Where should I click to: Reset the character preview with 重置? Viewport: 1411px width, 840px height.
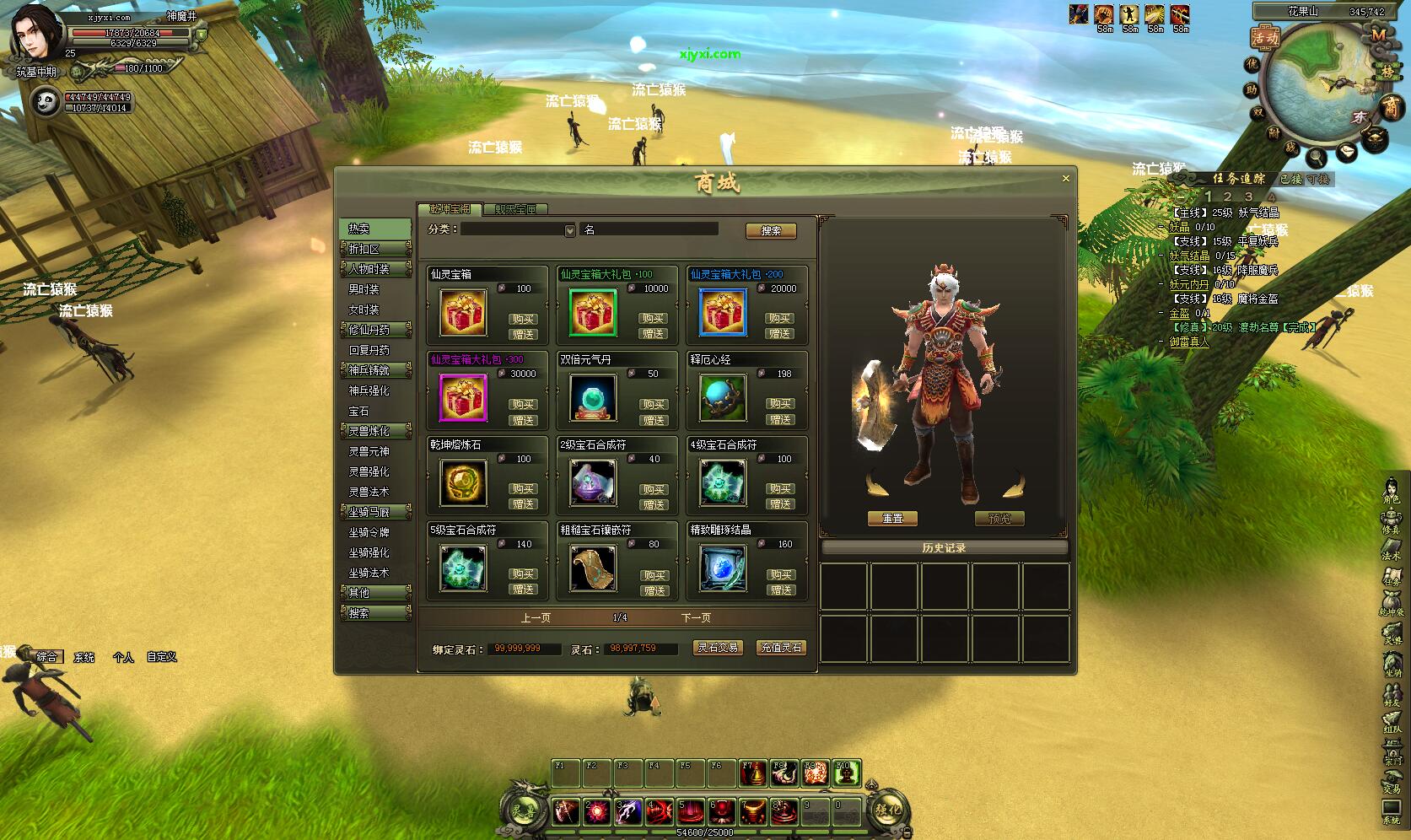(x=892, y=519)
